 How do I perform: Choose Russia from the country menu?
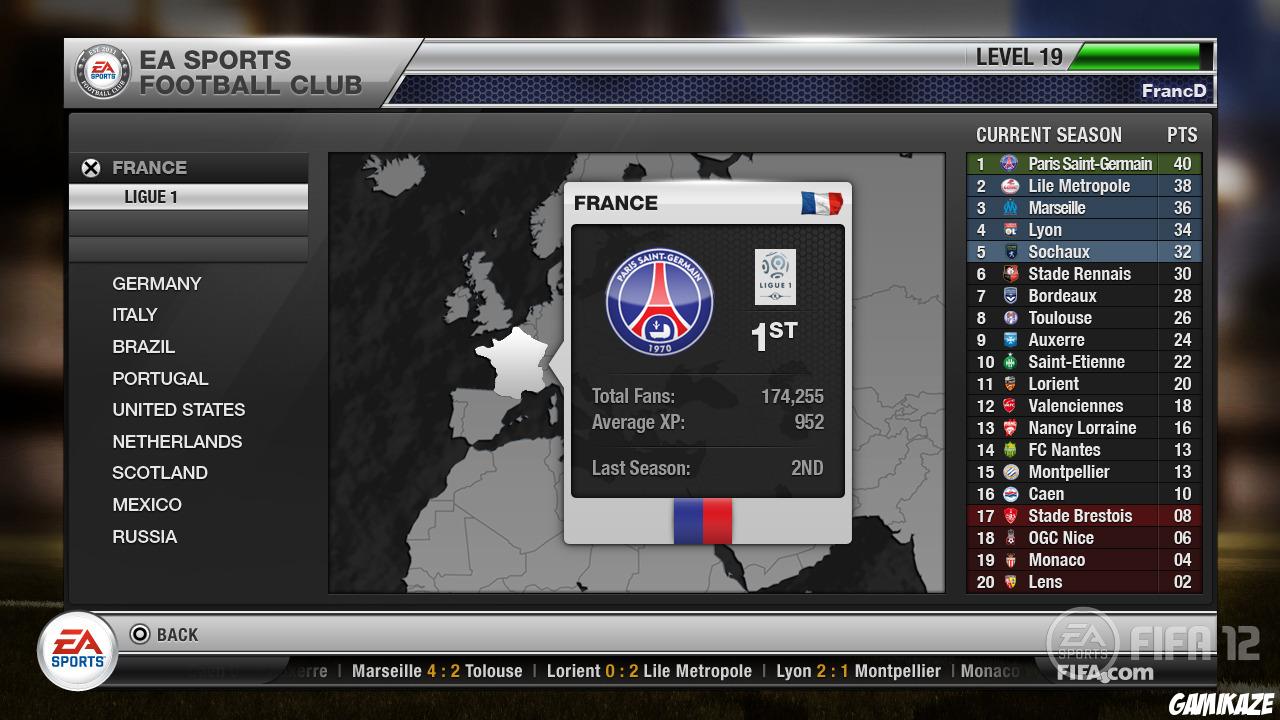tap(145, 537)
